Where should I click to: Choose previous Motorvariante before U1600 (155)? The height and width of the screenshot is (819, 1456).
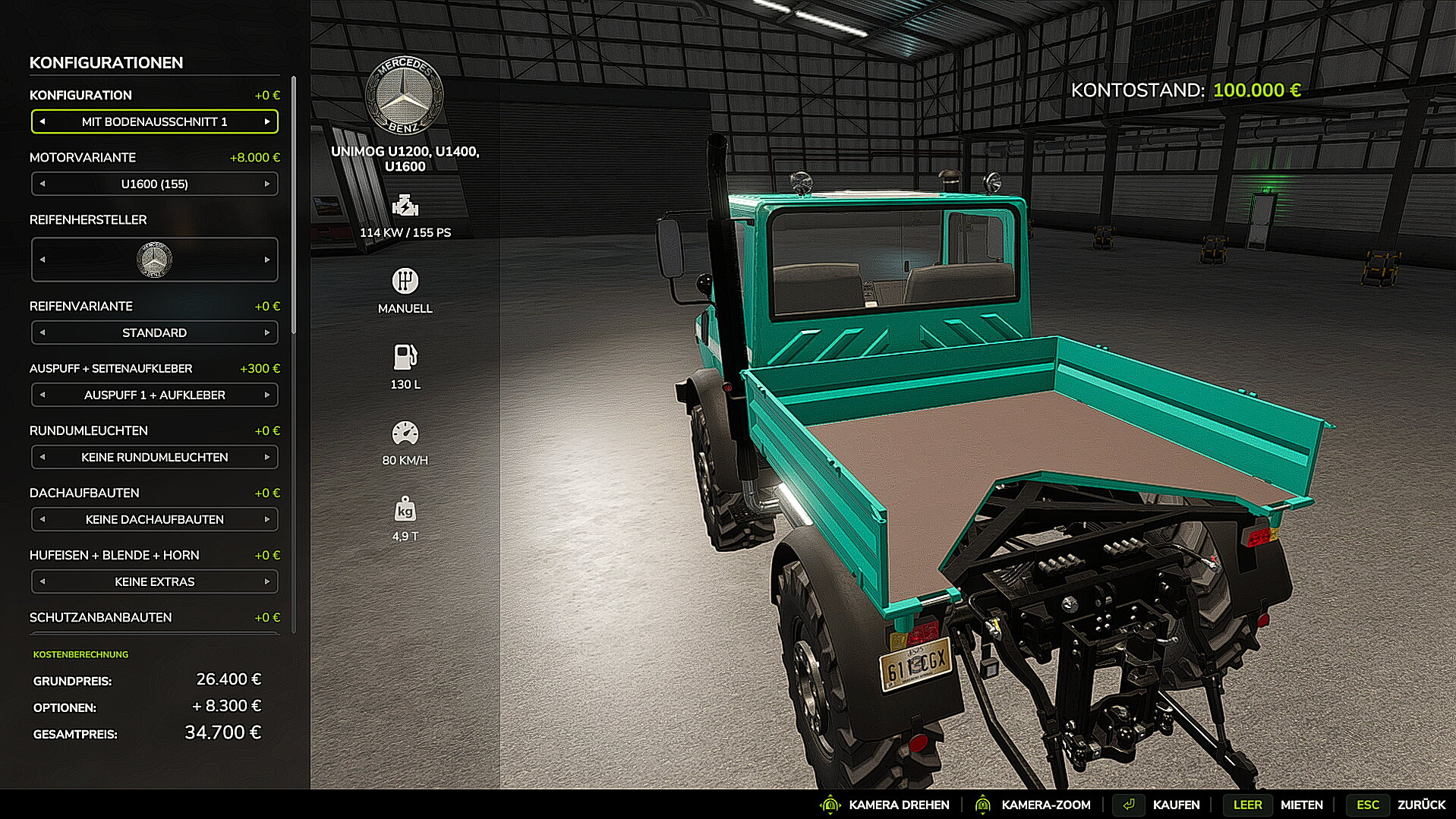(x=43, y=184)
